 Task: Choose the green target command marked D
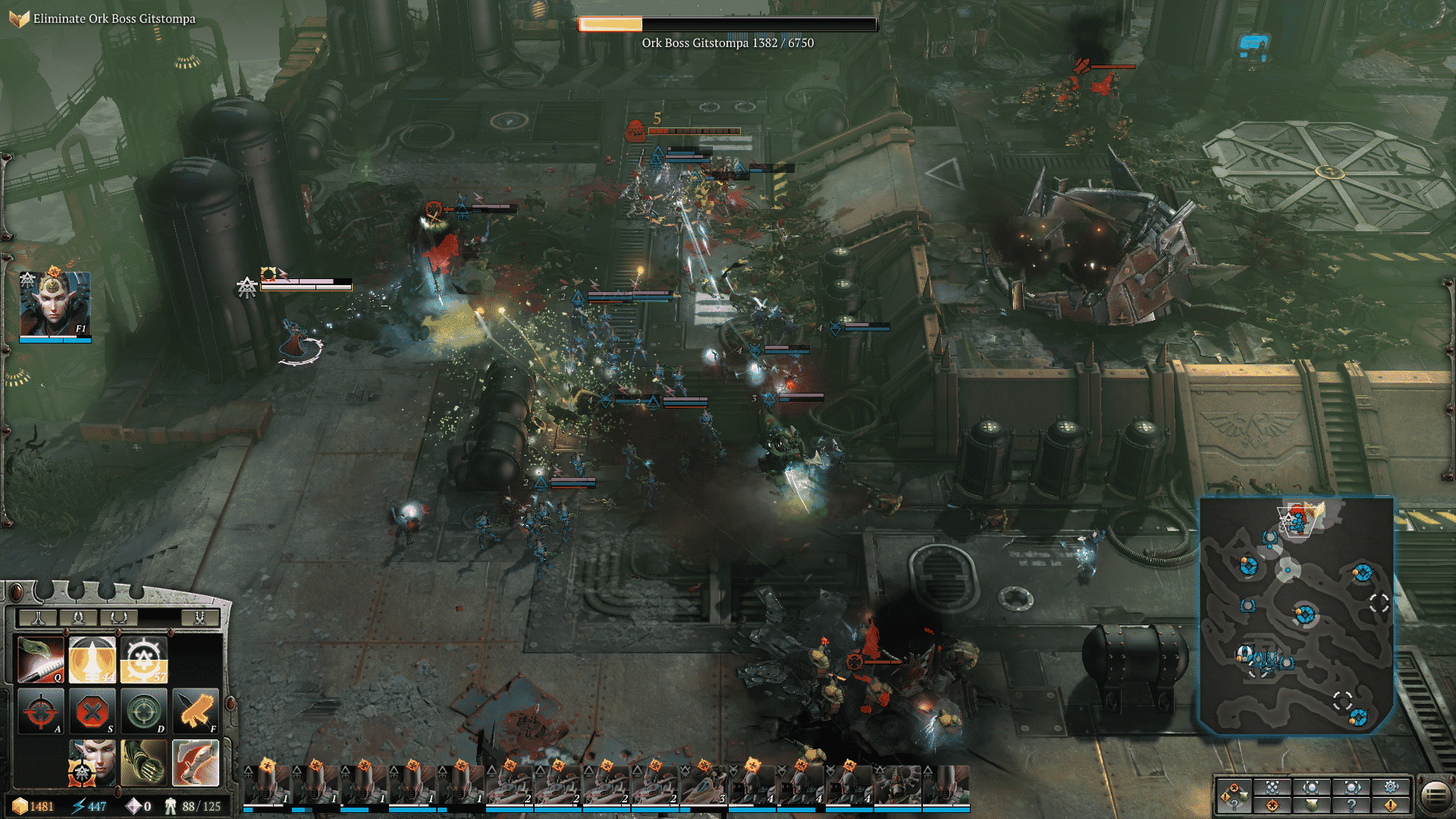[x=144, y=711]
